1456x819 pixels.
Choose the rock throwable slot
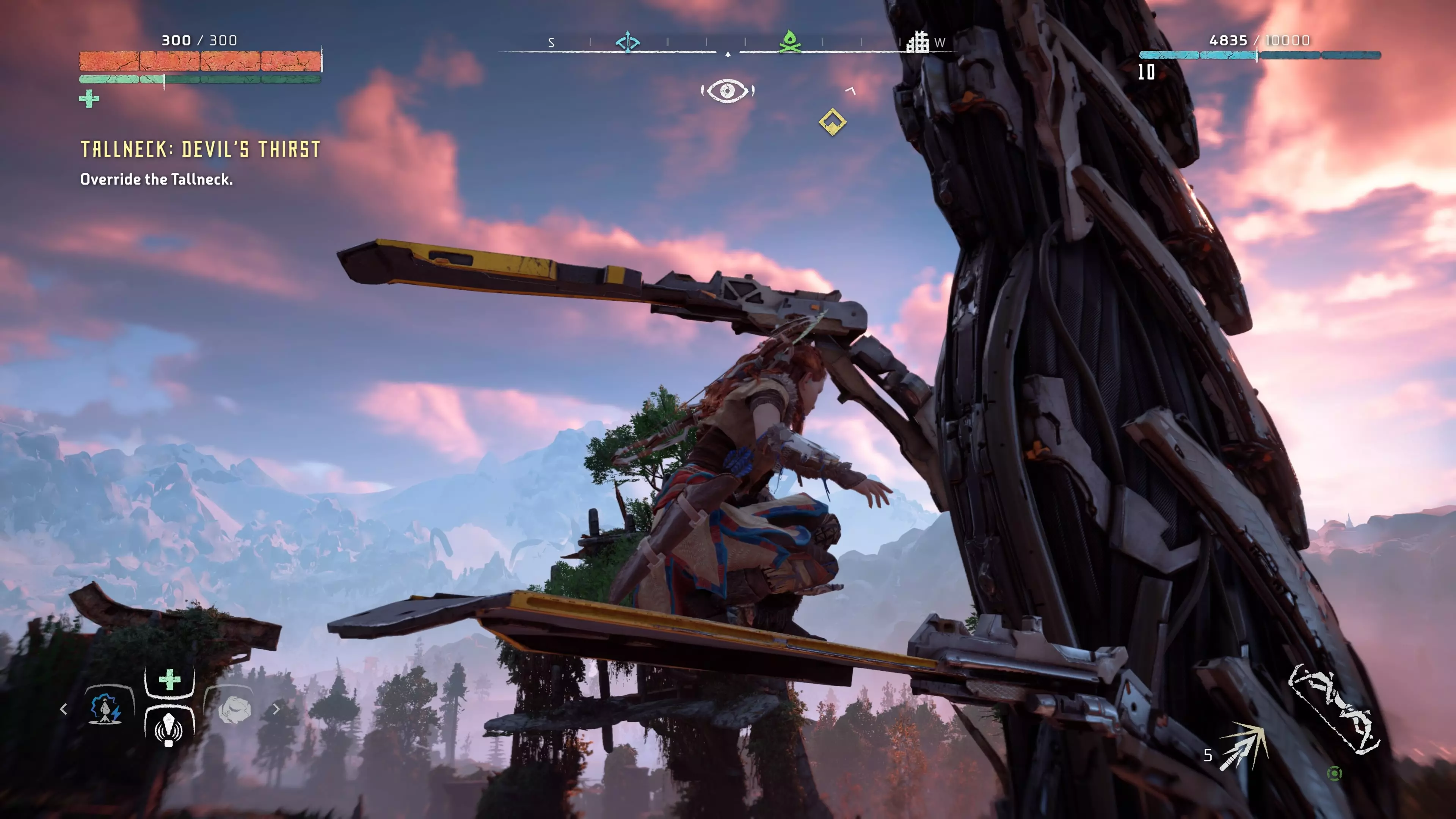click(234, 710)
